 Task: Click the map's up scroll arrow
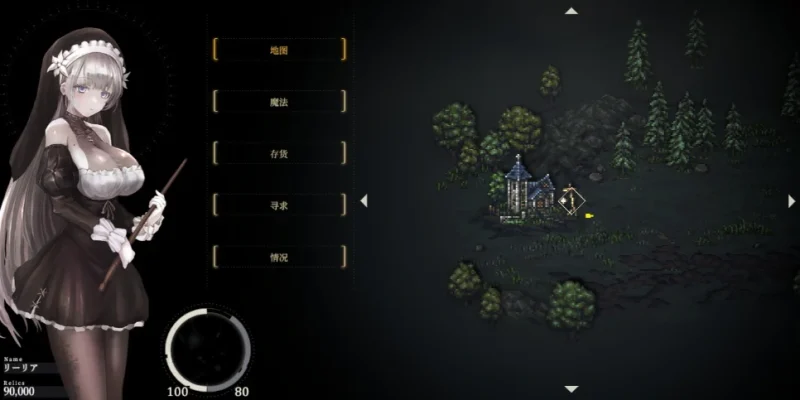[571, 11]
